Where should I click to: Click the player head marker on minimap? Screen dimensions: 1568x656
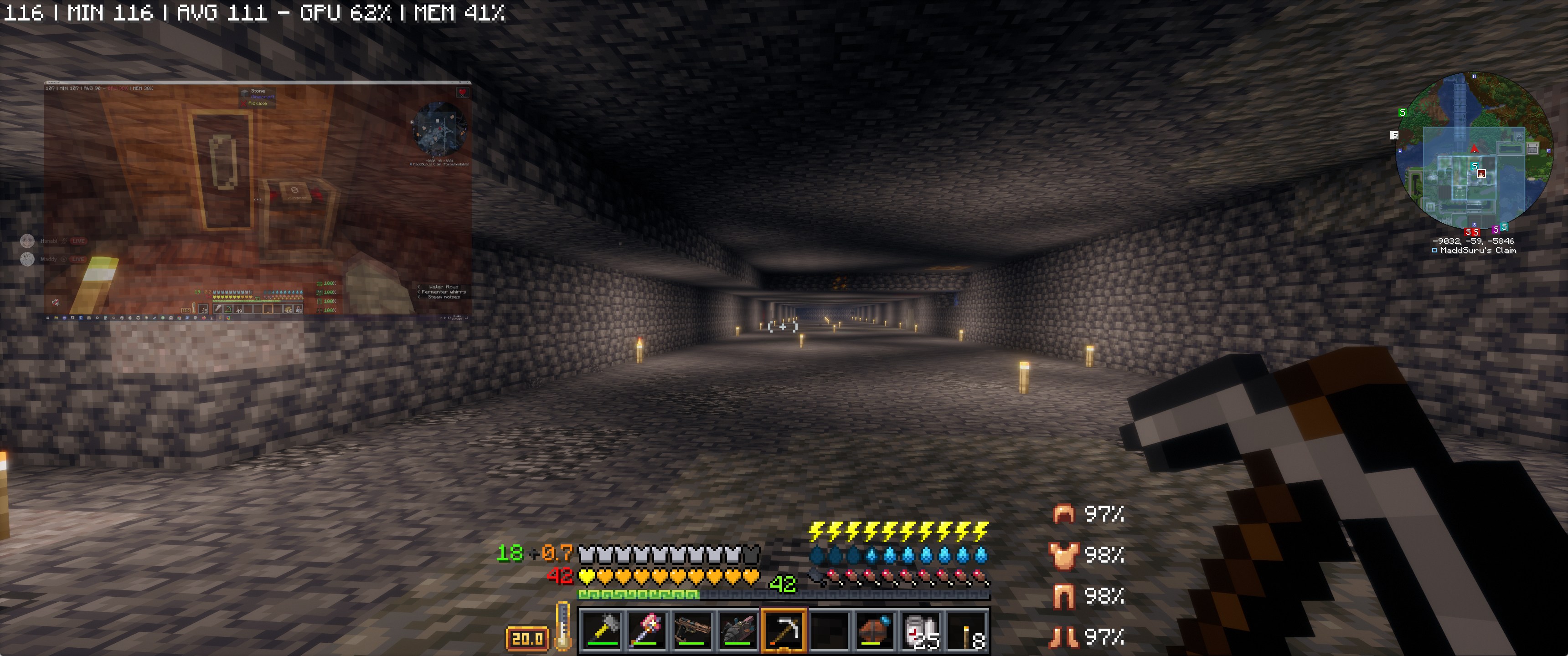(x=1481, y=174)
